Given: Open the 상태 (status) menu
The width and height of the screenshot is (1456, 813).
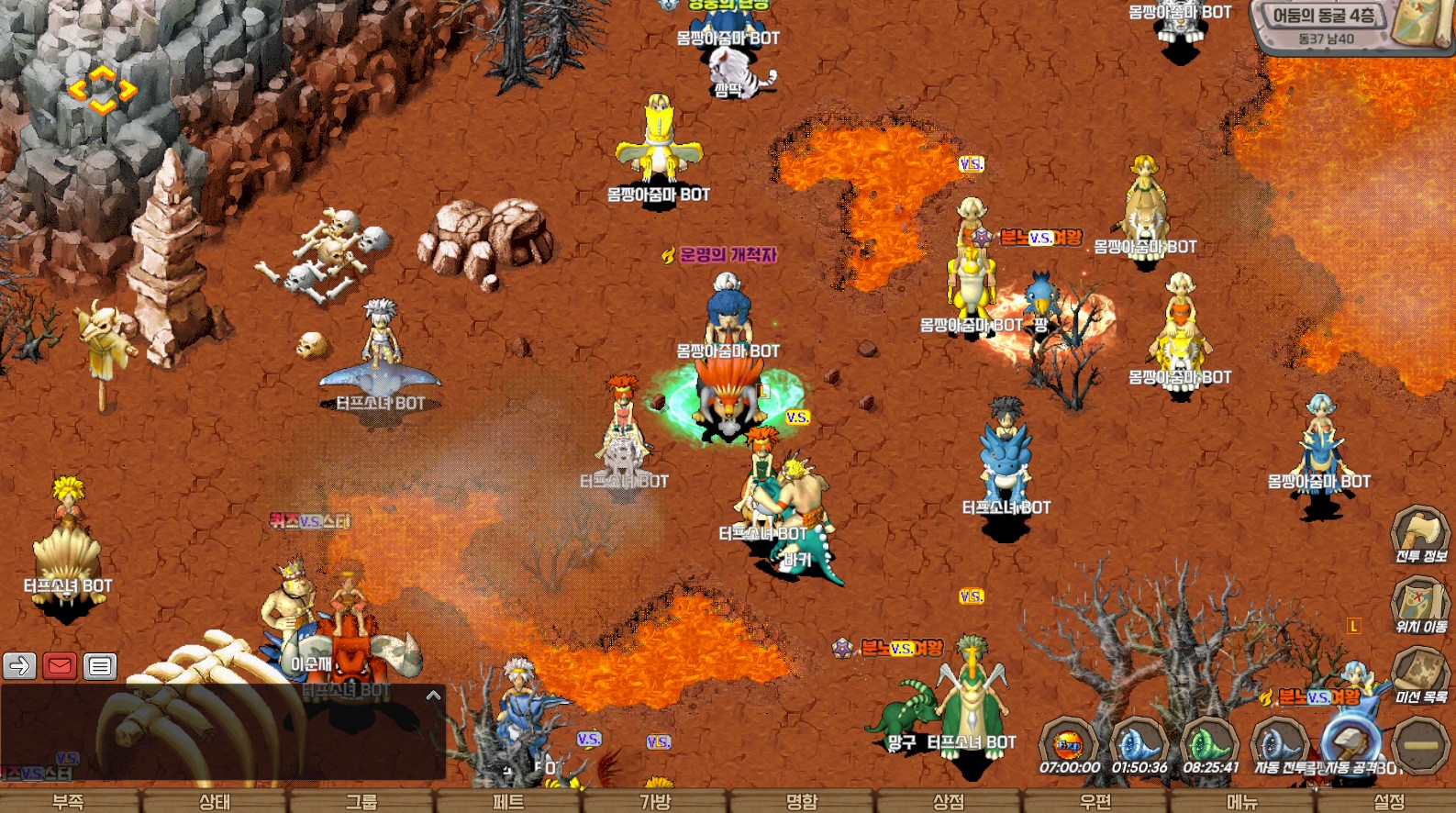Looking at the screenshot, I should point(215,801).
